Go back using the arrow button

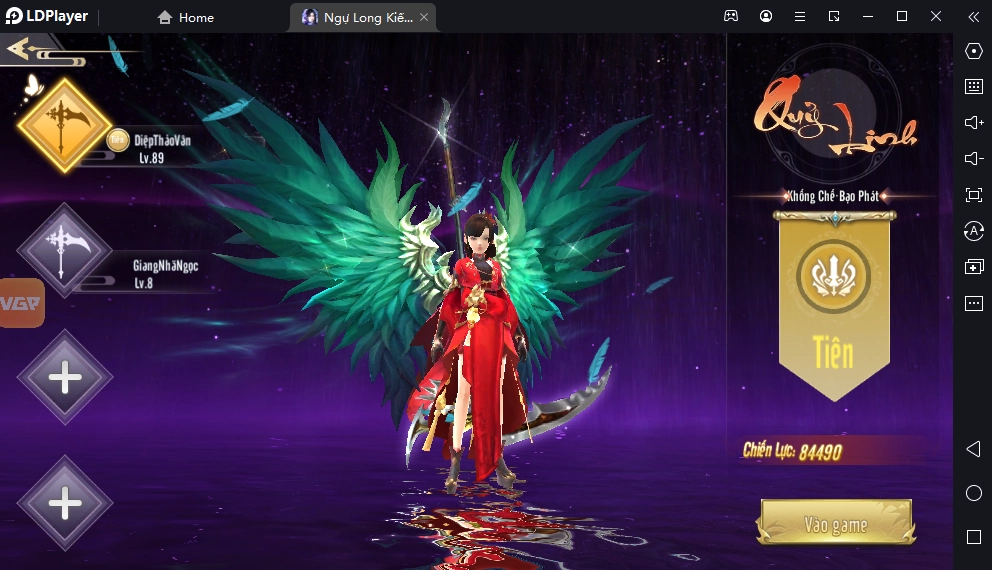click(x=28, y=48)
